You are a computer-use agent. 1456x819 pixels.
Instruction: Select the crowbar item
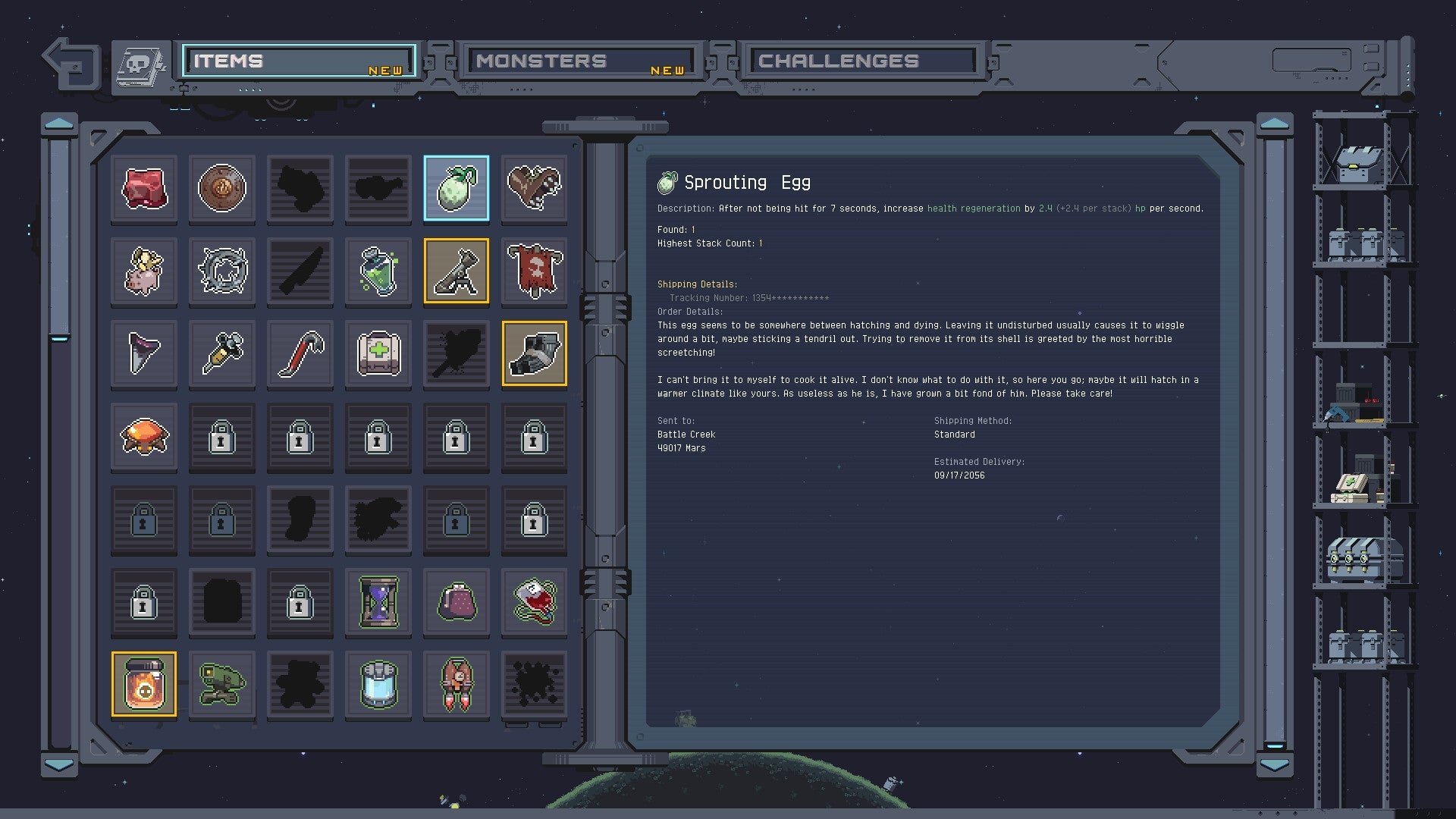point(300,353)
